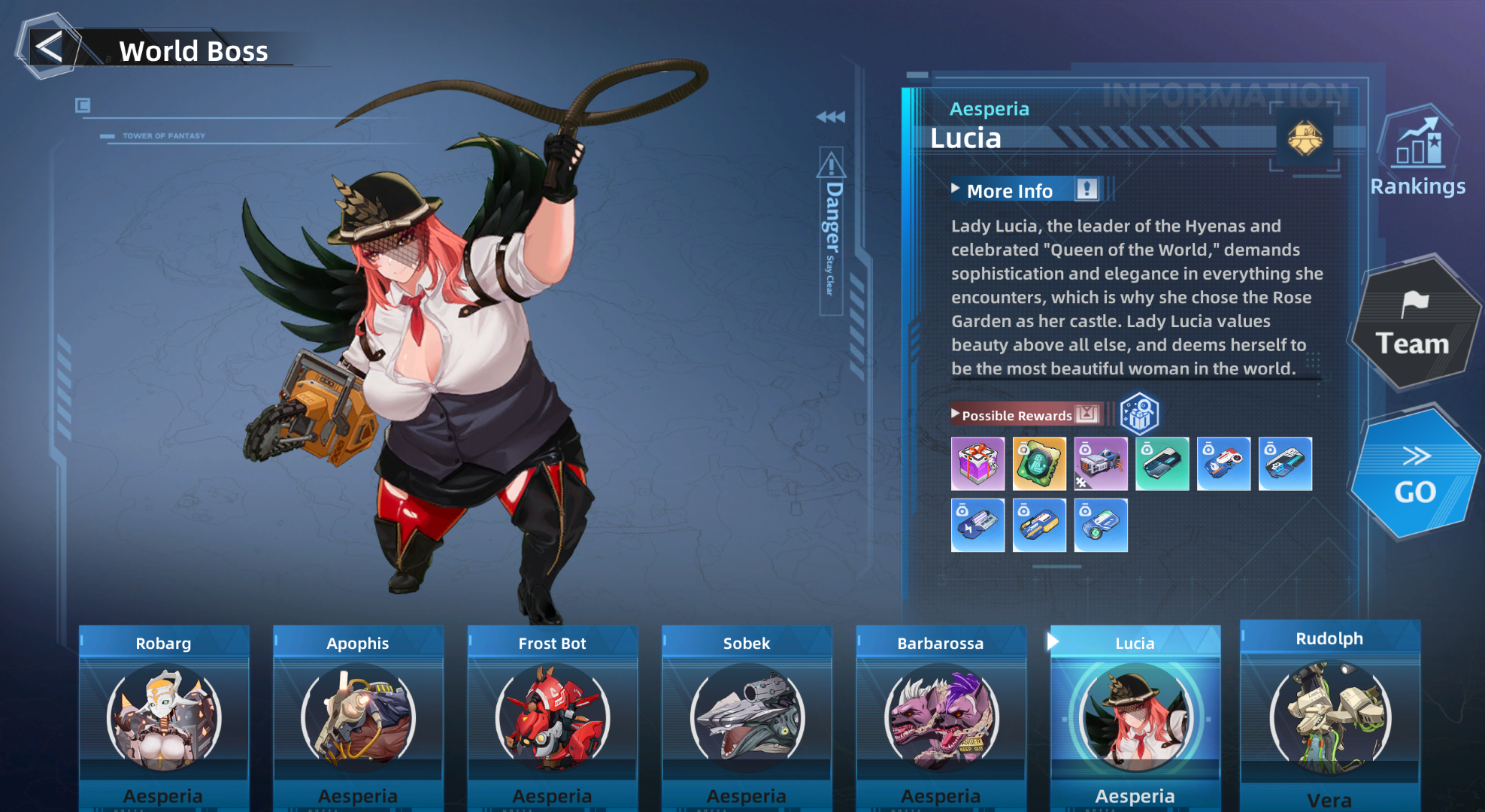The image size is (1485, 812).
Task: Inspect the teal-framed reward item
Action: point(1162,464)
